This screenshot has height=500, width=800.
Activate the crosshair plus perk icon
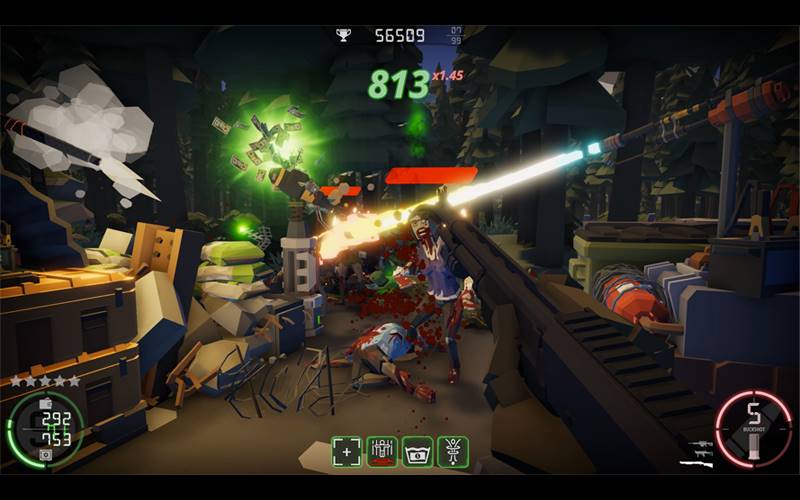point(348,451)
